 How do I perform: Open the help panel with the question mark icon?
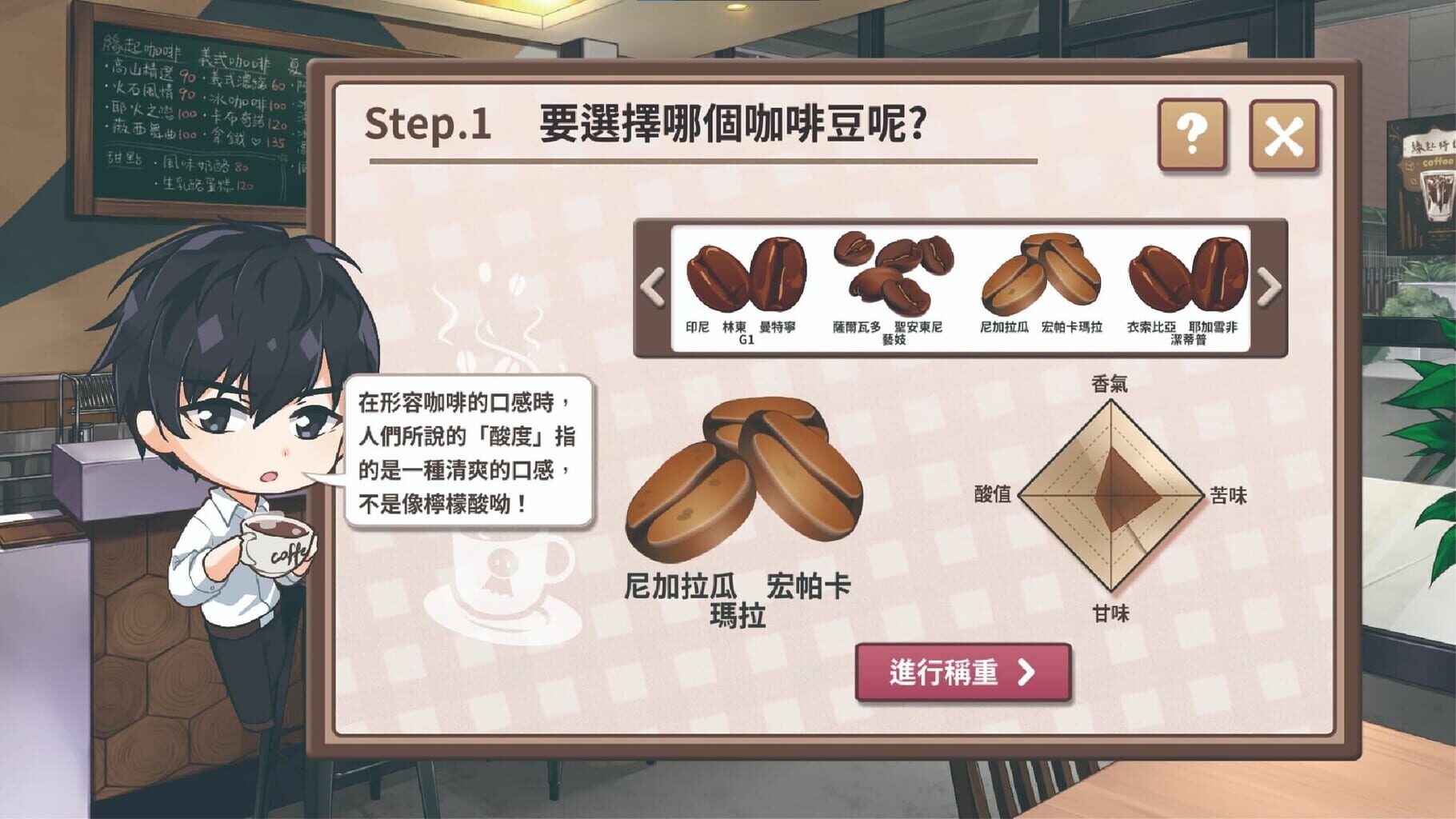point(1190,134)
